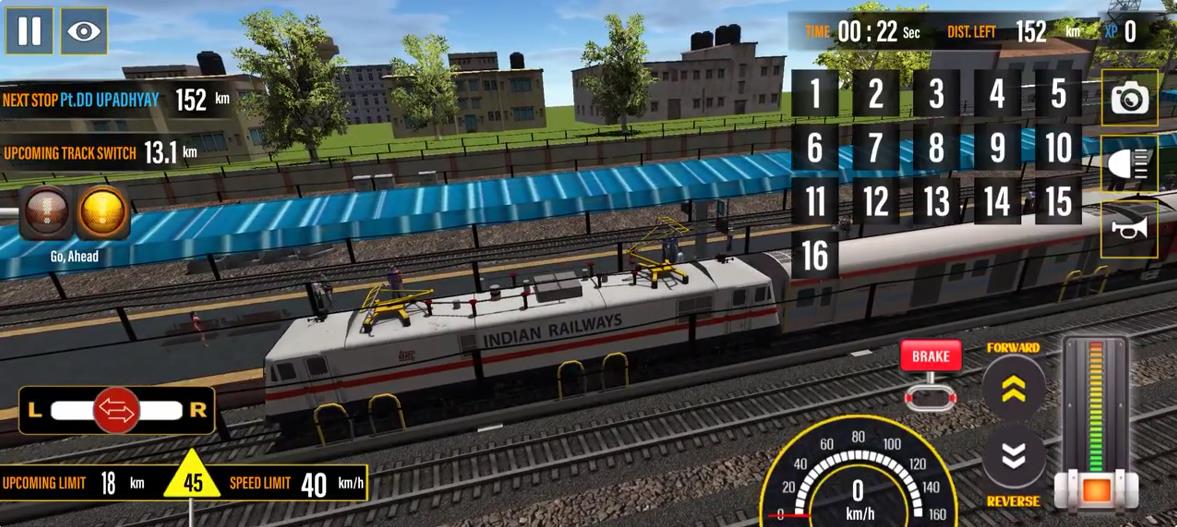
Task: Select coach number 16
Action: (815, 257)
